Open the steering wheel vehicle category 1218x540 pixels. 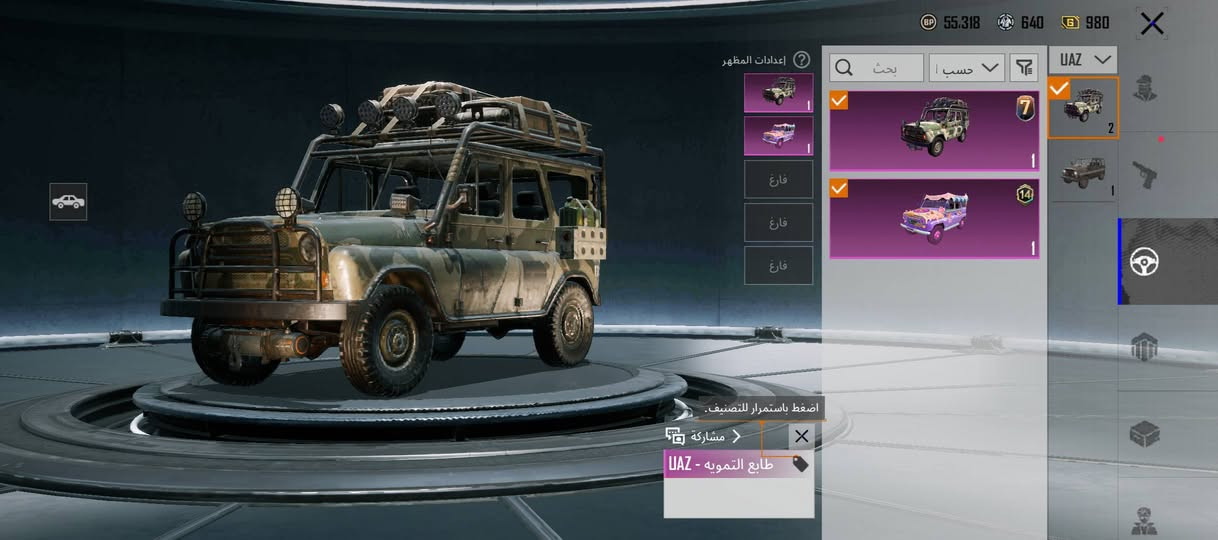click(x=1145, y=262)
